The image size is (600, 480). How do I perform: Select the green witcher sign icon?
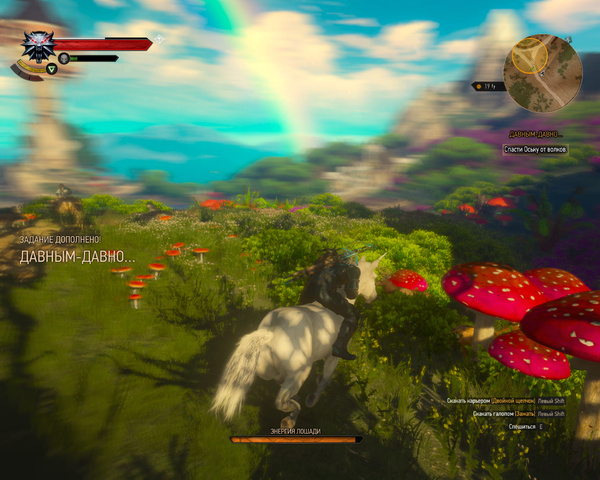pyautogui.click(x=51, y=69)
